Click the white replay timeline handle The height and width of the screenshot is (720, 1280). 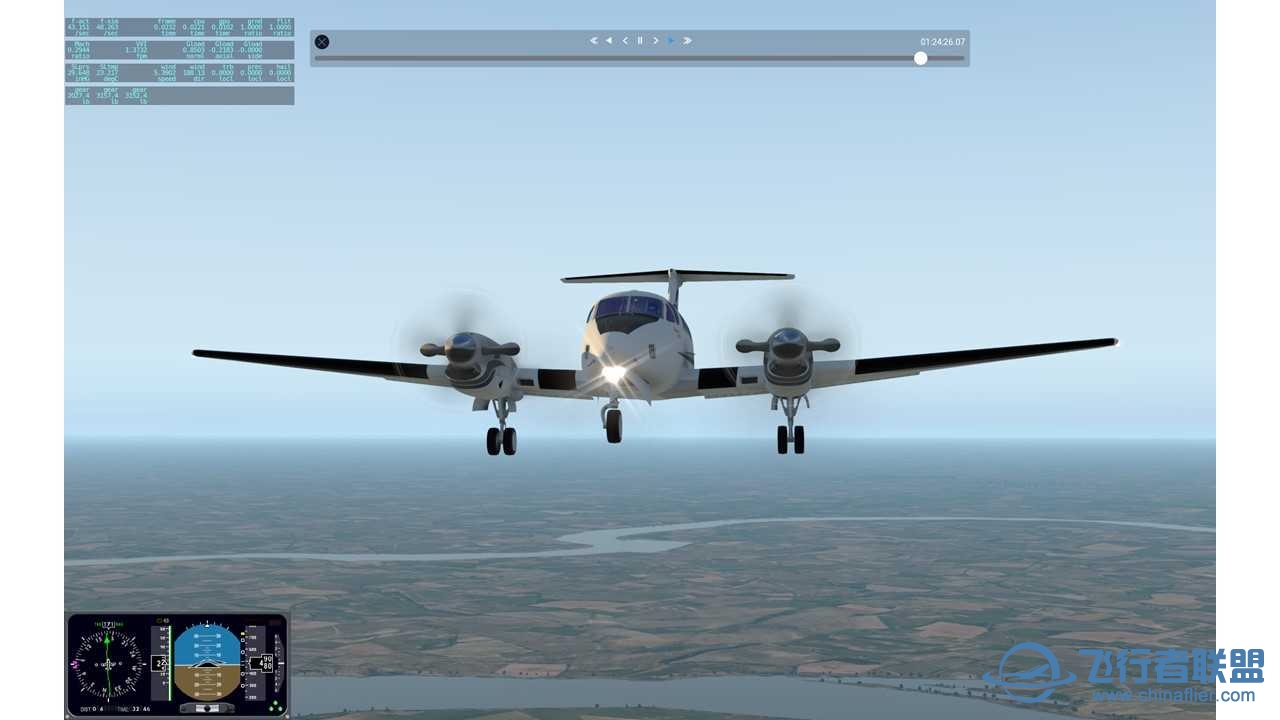[x=920, y=58]
